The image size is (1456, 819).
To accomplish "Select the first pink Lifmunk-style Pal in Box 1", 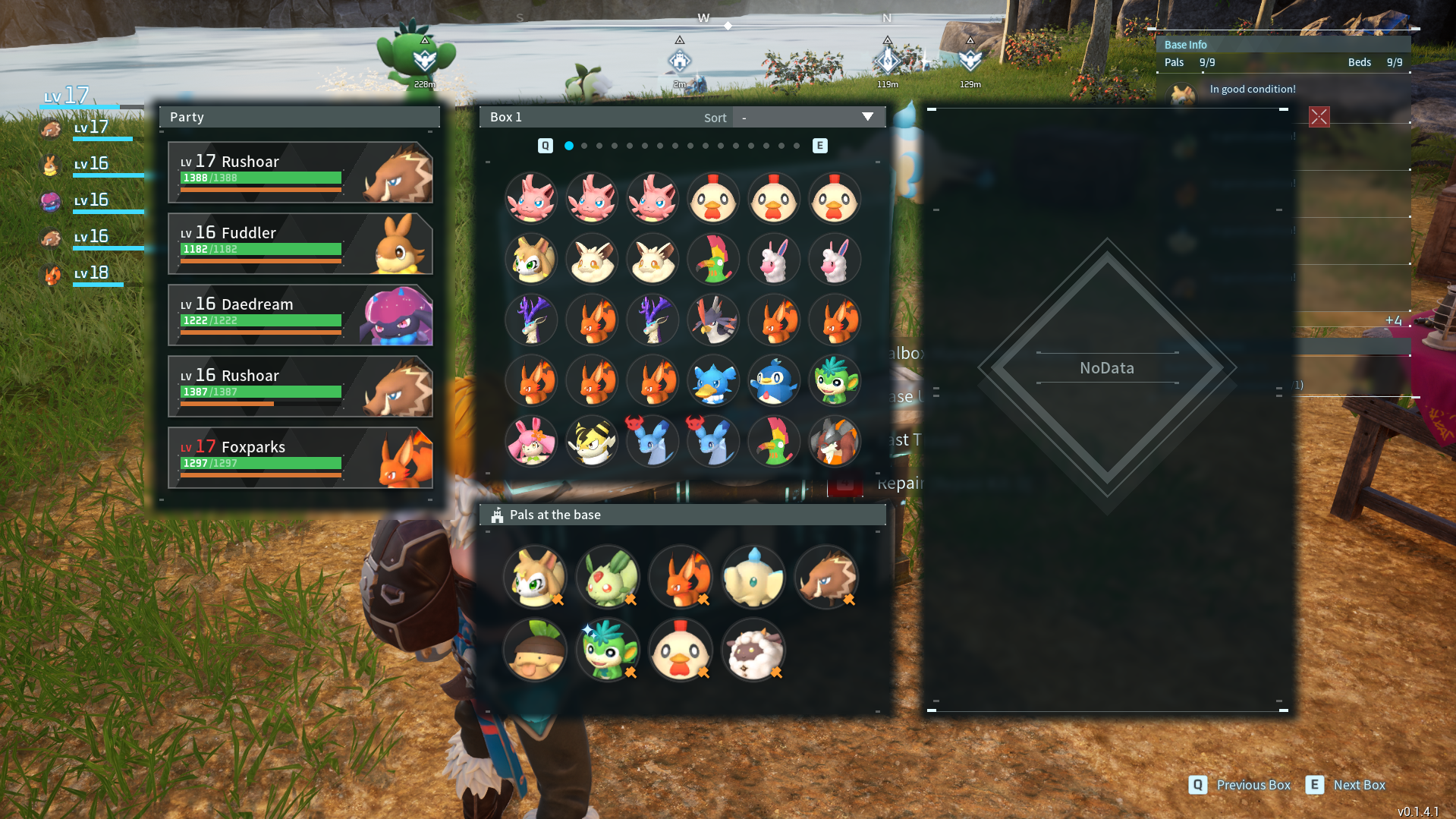I will (531, 198).
